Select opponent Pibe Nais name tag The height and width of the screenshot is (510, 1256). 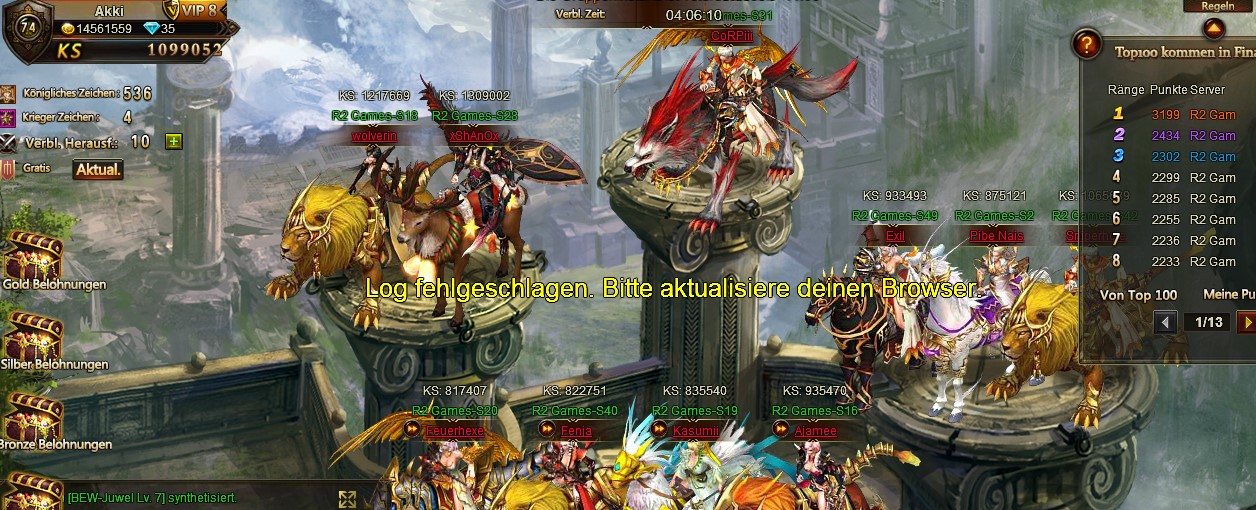(996, 235)
